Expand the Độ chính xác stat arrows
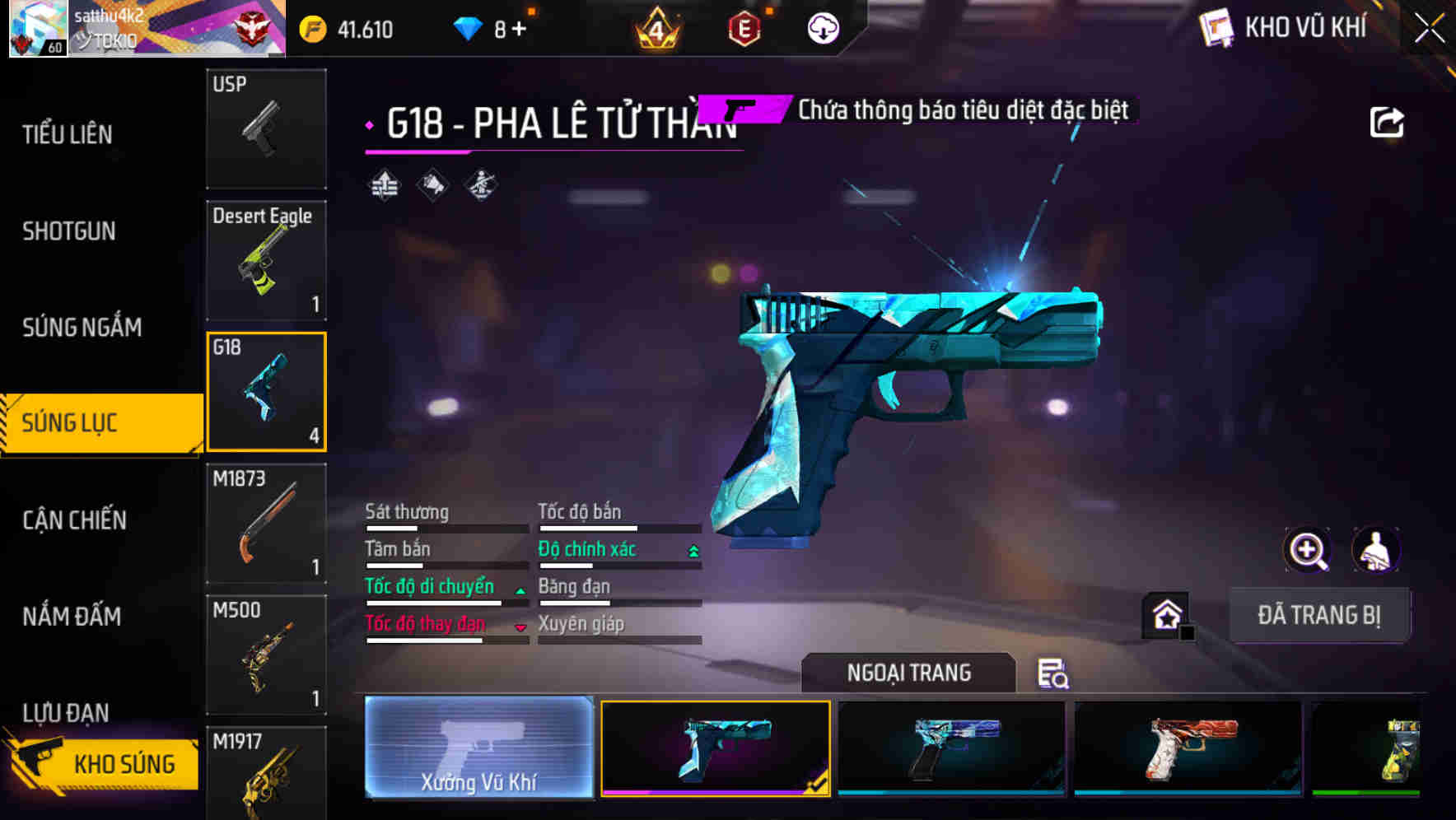The image size is (1456, 820). click(694, 548)
